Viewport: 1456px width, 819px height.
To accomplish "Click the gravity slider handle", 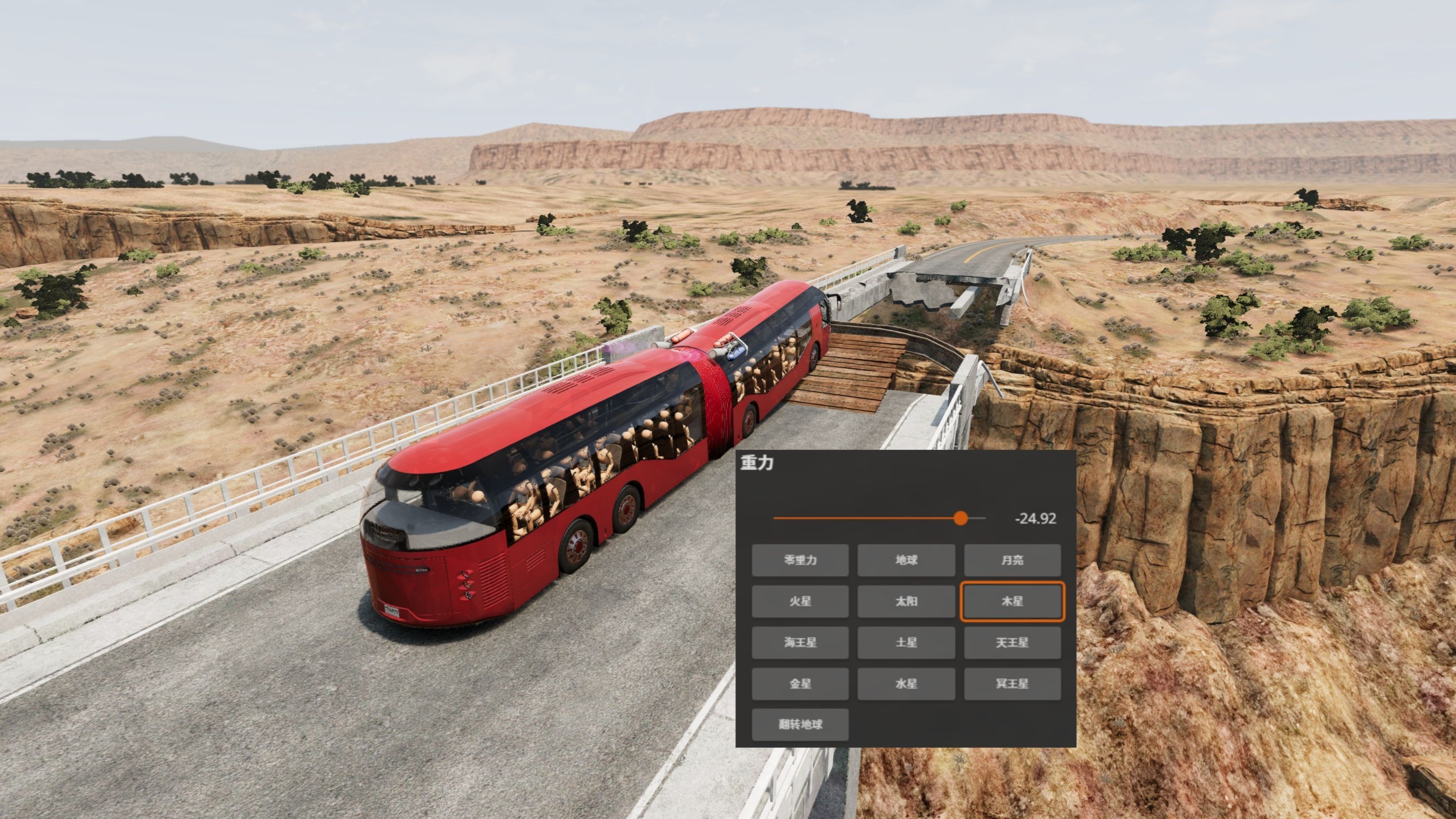I will pos(960,518).
